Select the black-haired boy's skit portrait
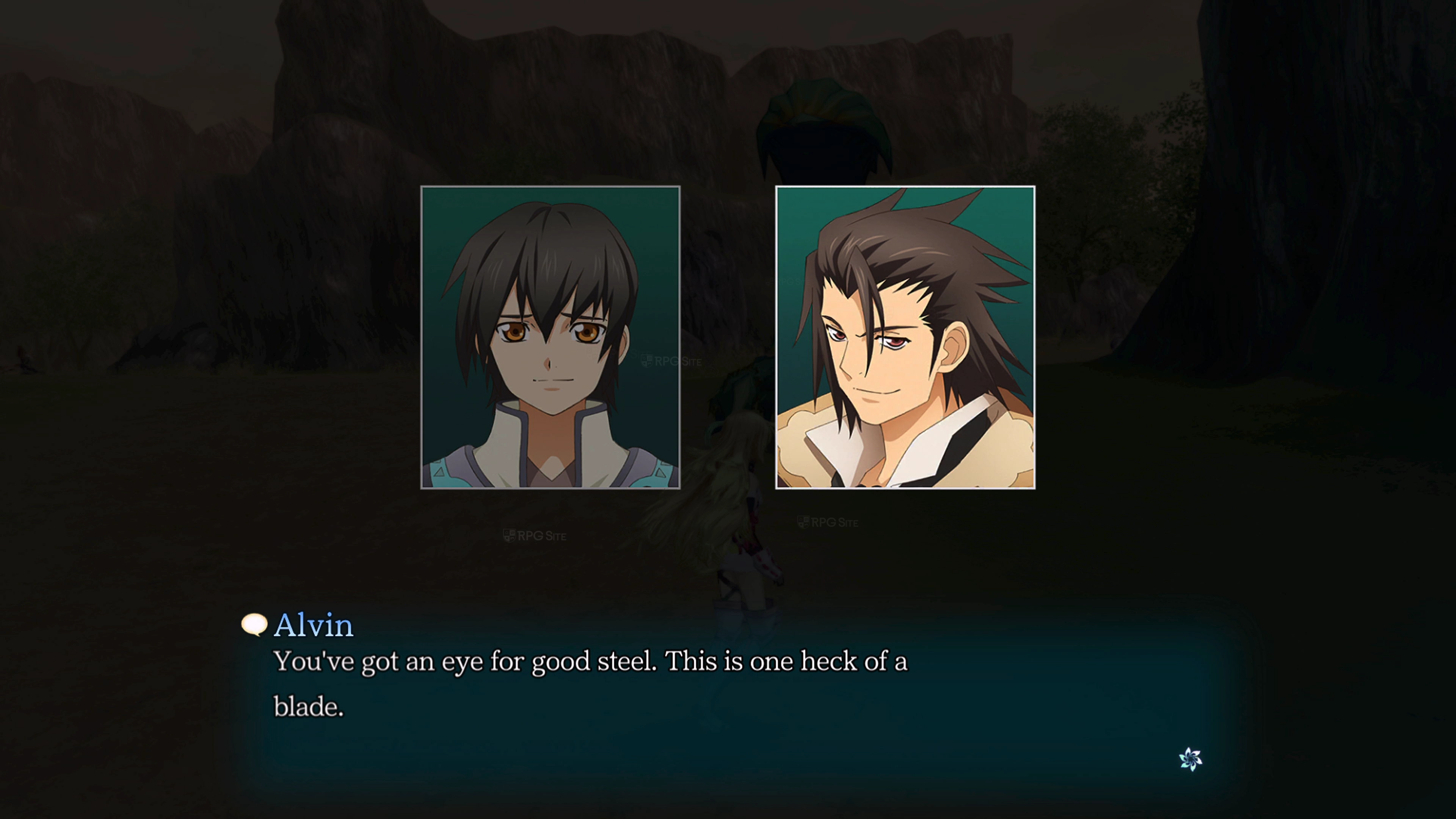The height and width of the screenshot is (819, 1456). (550, 337)
